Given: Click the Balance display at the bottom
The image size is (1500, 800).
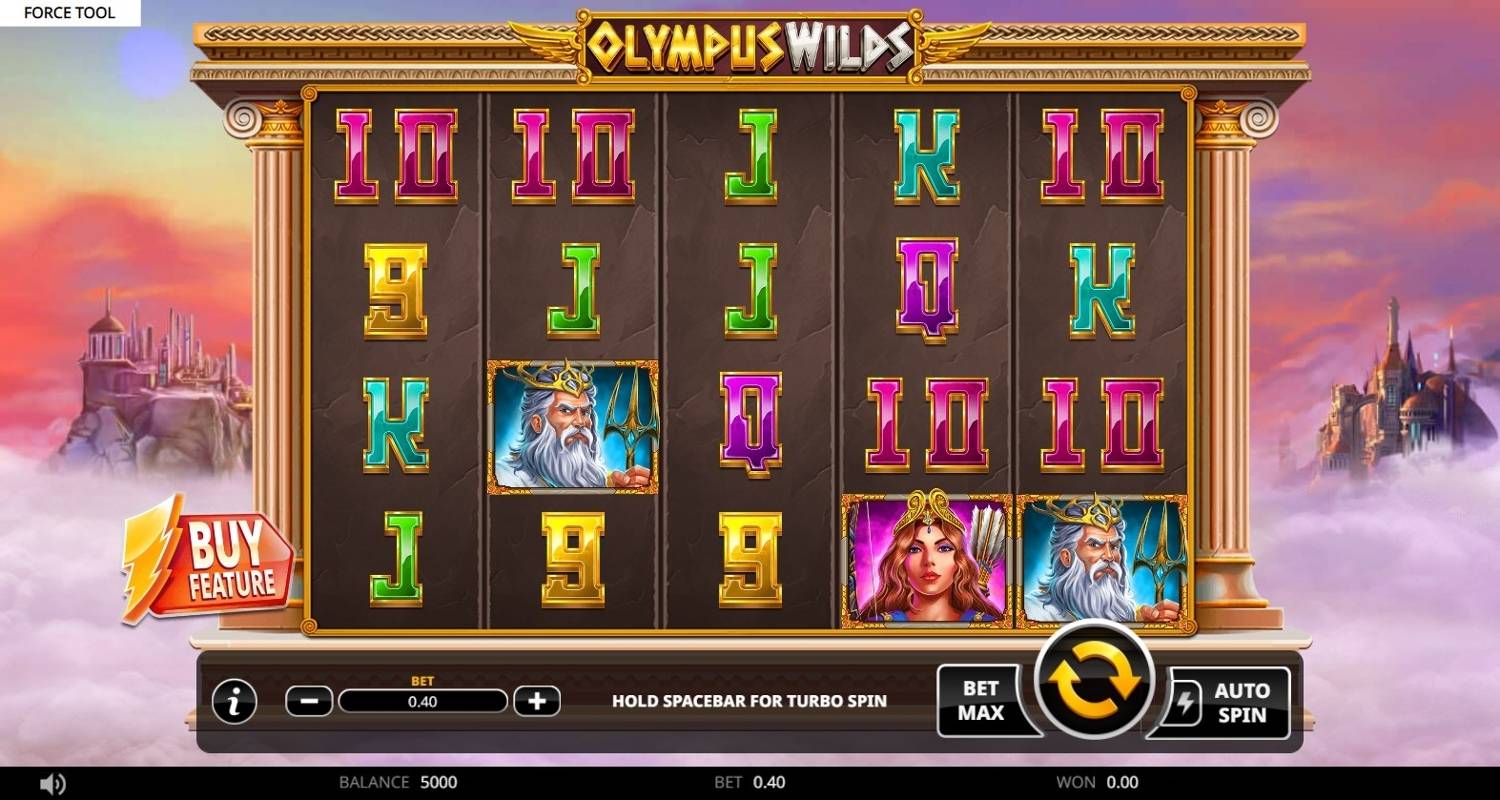Looking at the screenshot, I should point(400,783).
